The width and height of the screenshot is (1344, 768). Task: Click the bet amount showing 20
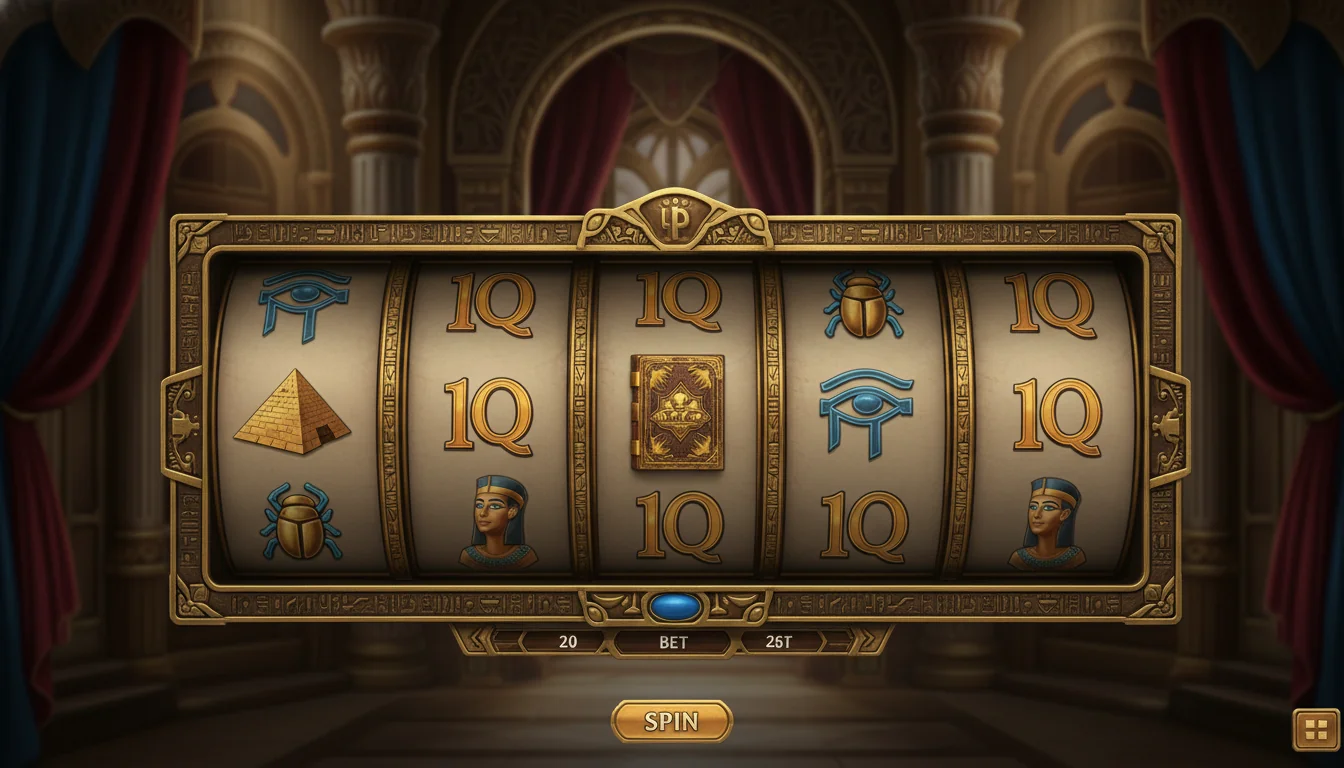pos(568,643)
